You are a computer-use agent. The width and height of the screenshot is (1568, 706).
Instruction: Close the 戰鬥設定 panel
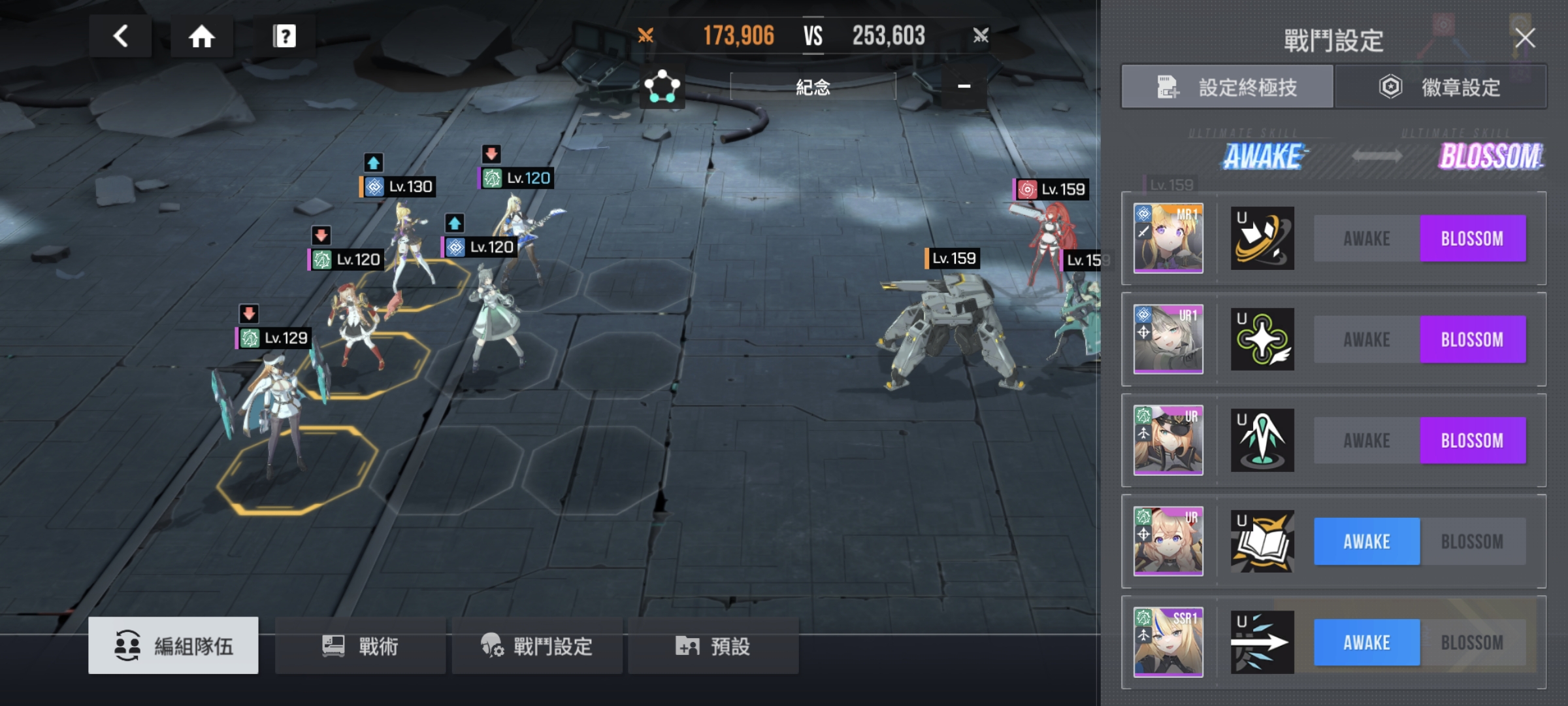1525,38
